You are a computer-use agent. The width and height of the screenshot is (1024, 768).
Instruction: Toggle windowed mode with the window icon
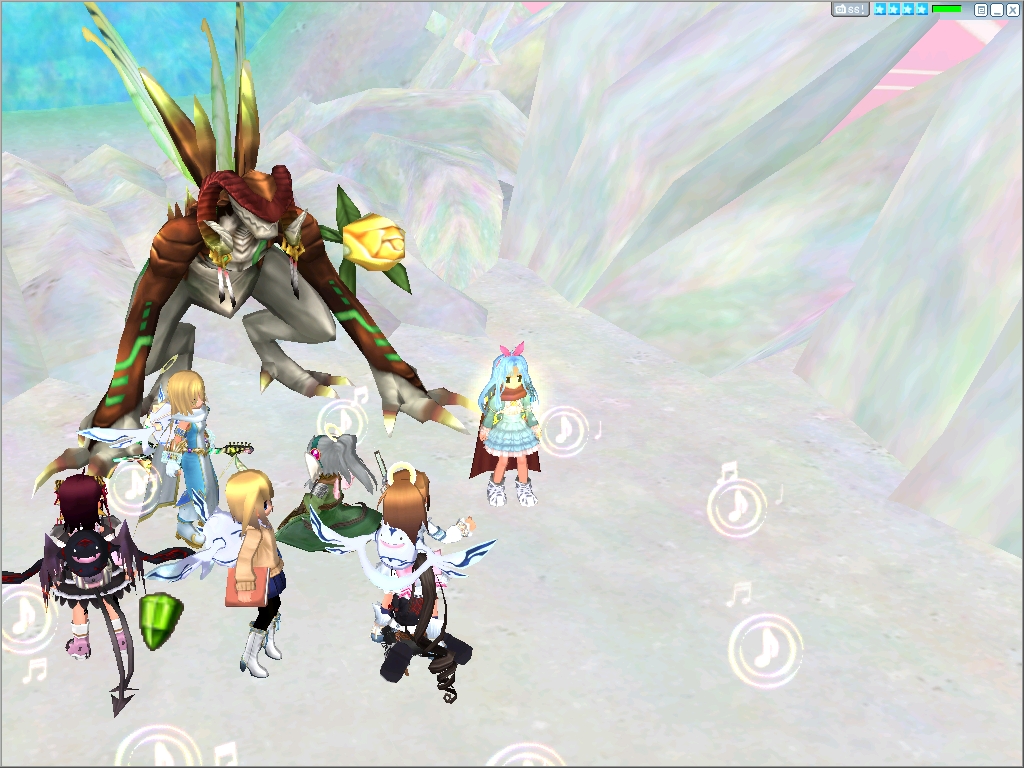(981, 10)
